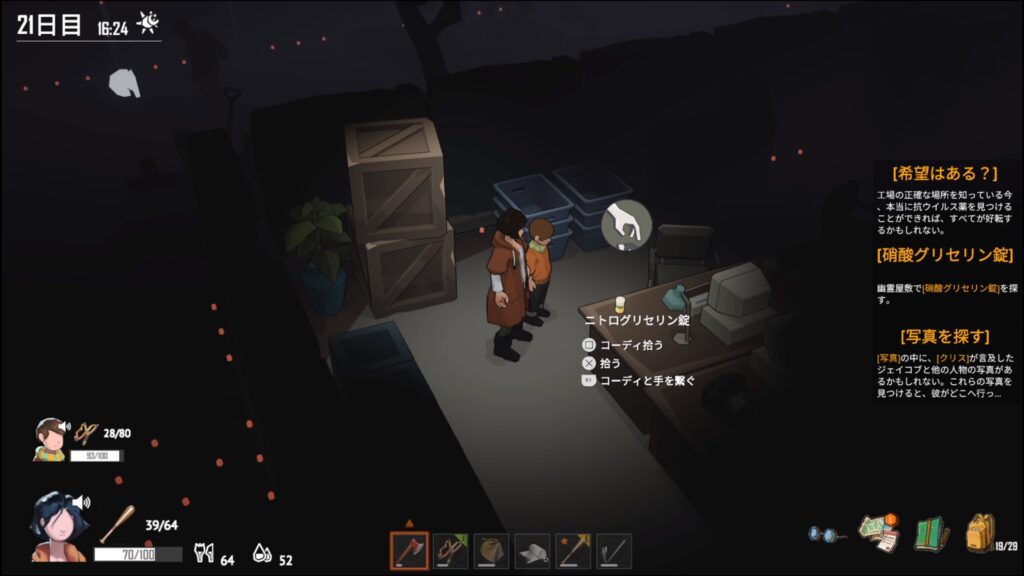Select the boy Cody's portrait
1024x576 pixels.
pyautogui.click(x=49, y=439)
